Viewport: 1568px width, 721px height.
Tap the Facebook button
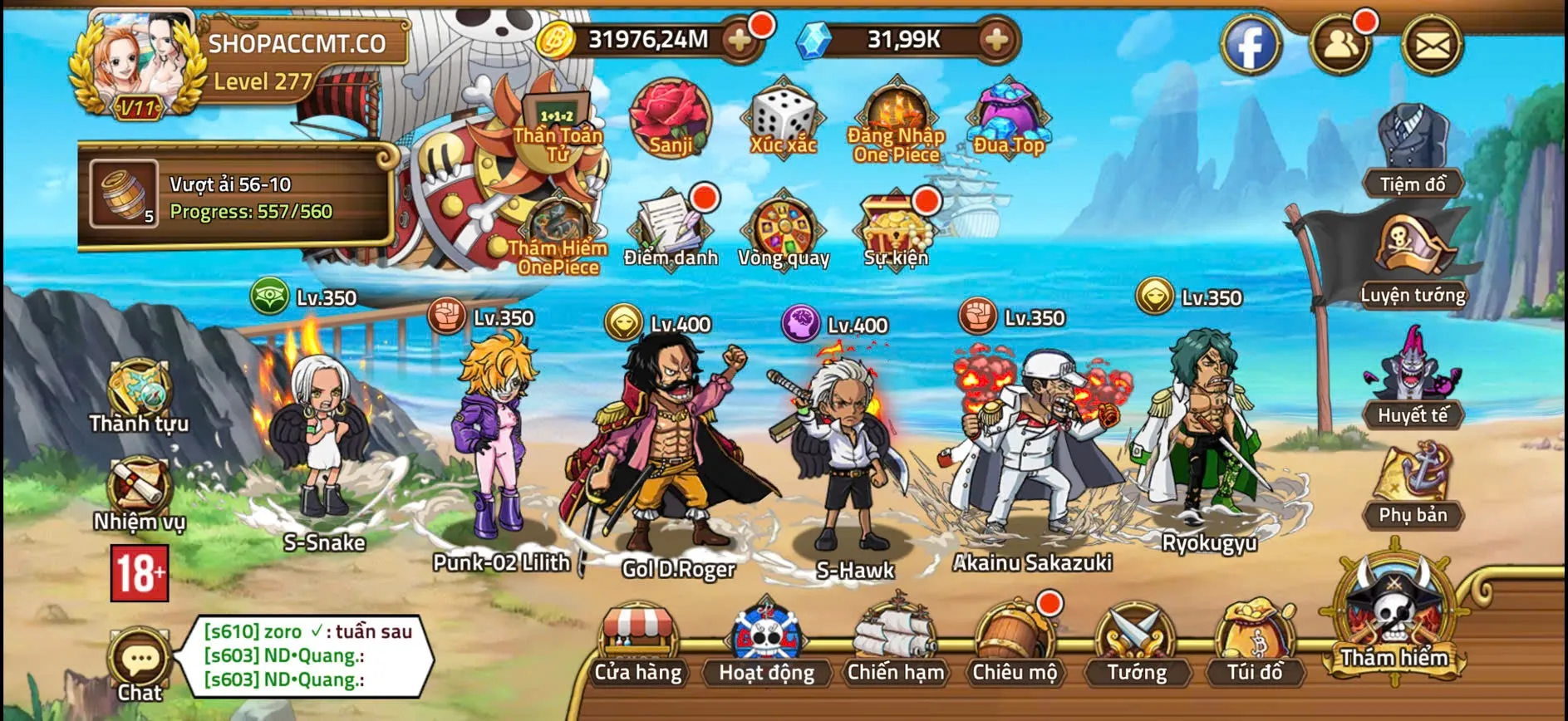(1251, 45)
